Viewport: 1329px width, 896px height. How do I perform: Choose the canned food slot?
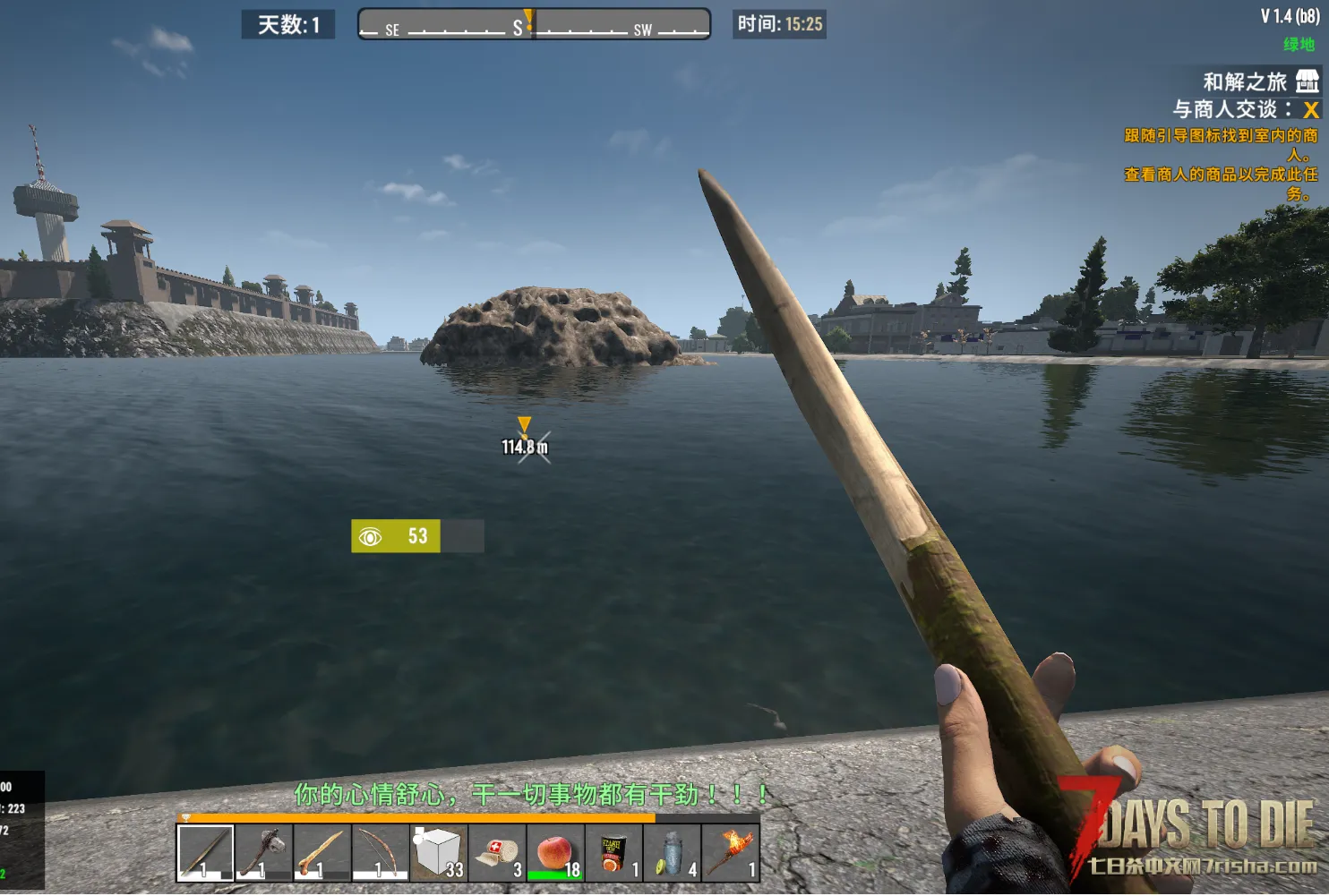coord(613,853)
